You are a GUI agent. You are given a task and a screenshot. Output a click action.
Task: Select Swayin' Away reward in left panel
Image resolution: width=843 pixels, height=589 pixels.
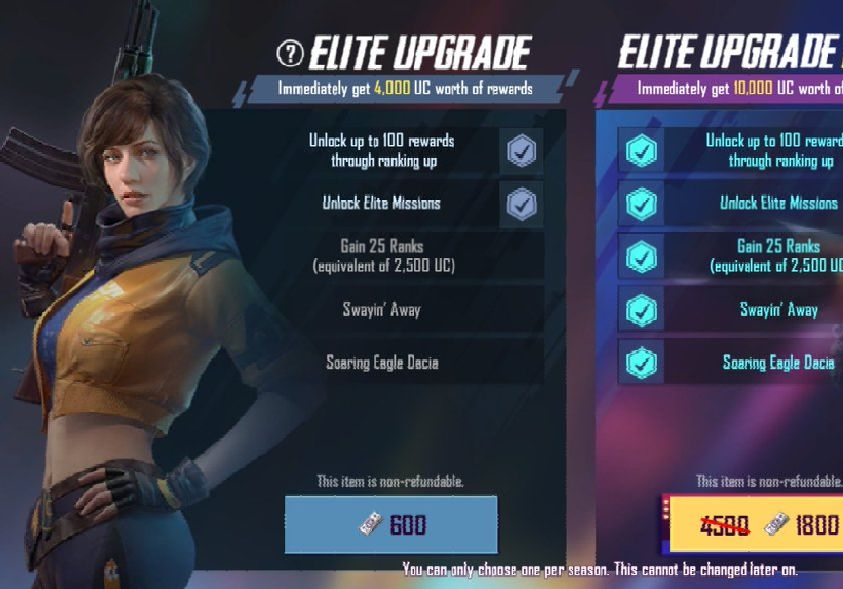(x=381, y=310)
